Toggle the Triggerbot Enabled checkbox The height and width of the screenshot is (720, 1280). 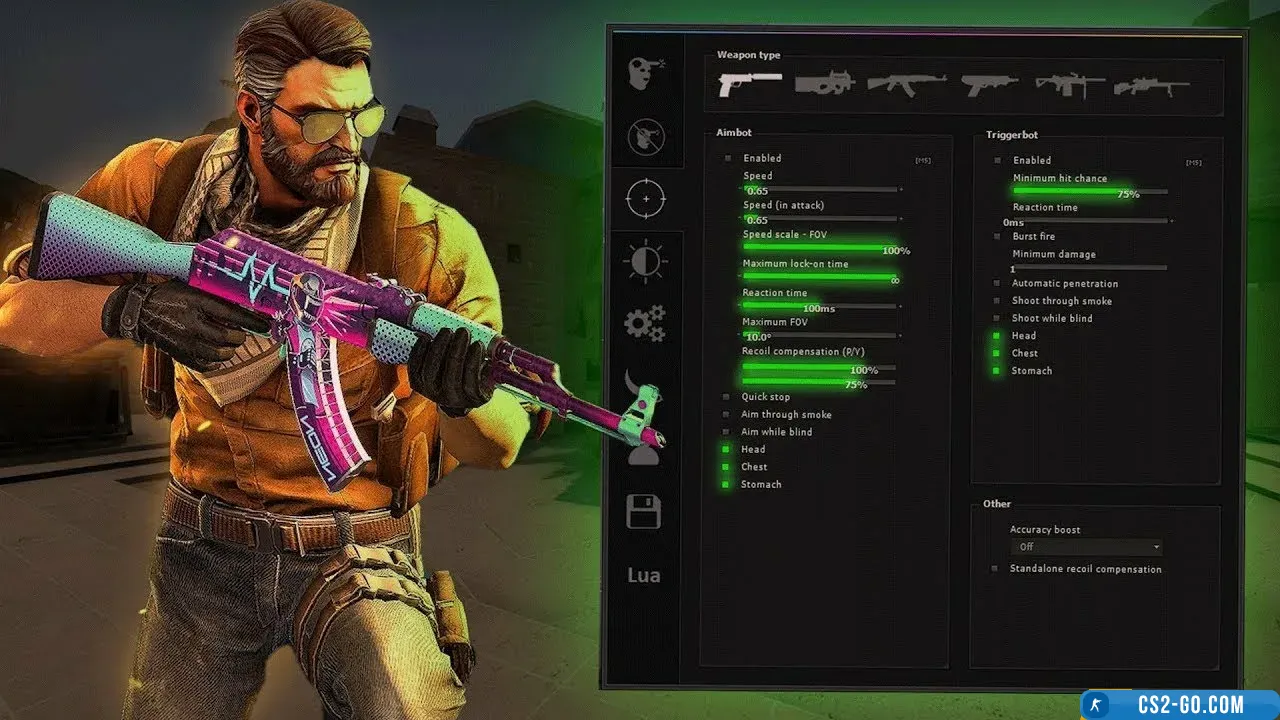997,160
